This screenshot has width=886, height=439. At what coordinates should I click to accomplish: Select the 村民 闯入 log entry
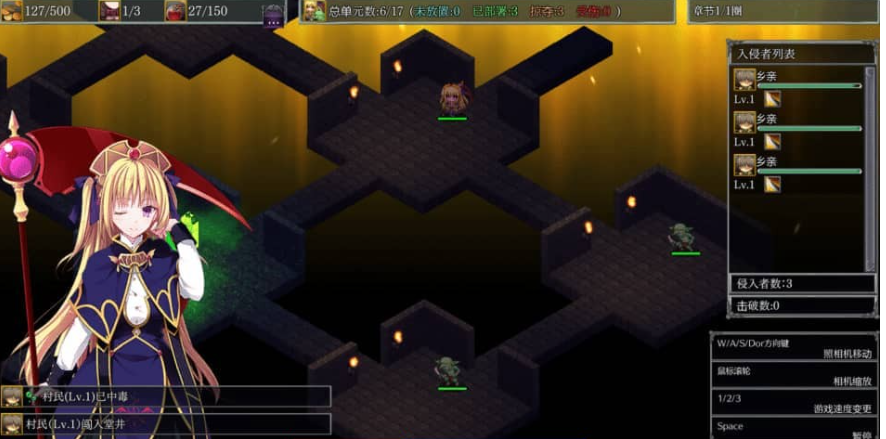point(166,424)
